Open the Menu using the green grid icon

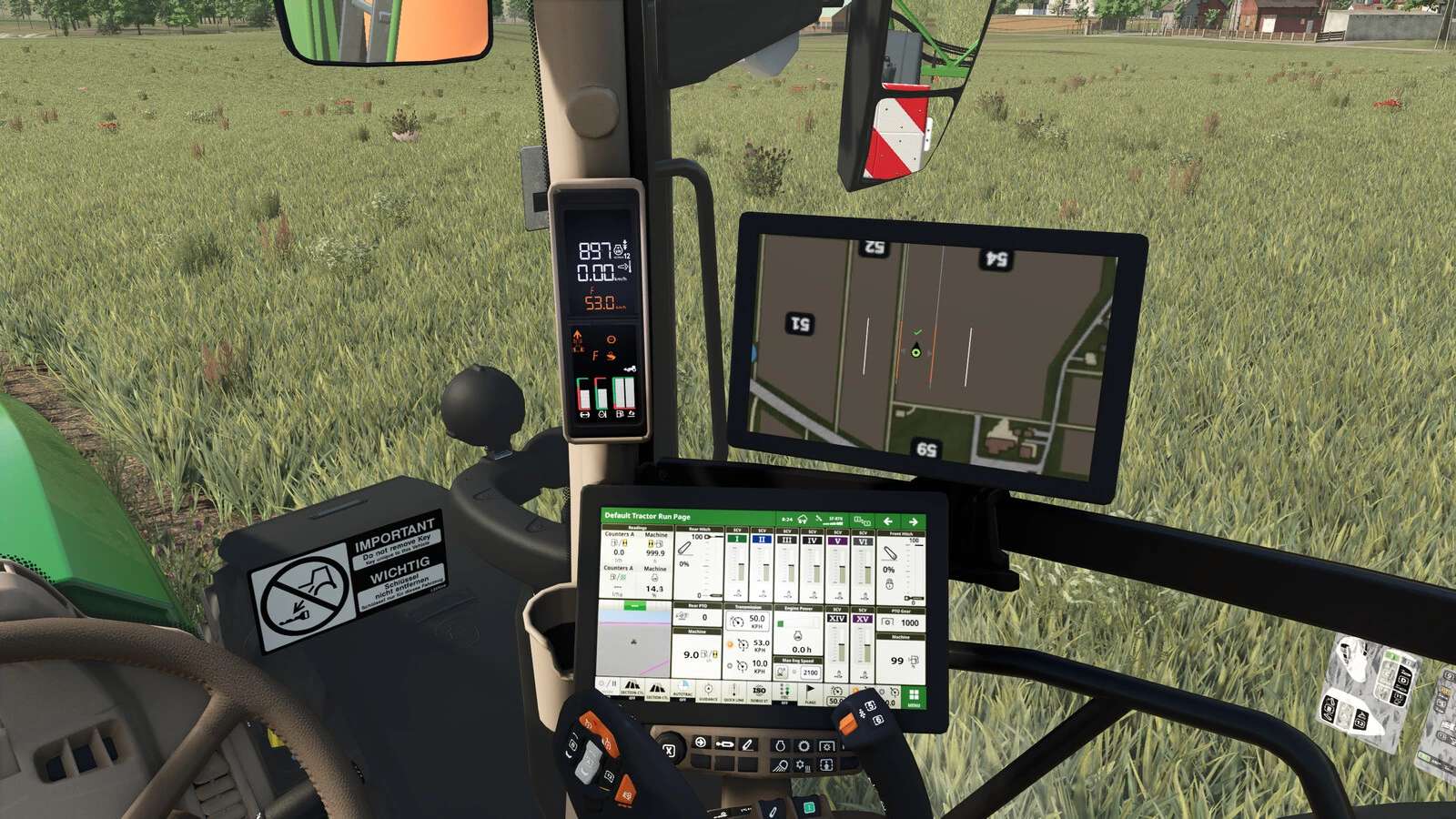[x=915, y=697]
